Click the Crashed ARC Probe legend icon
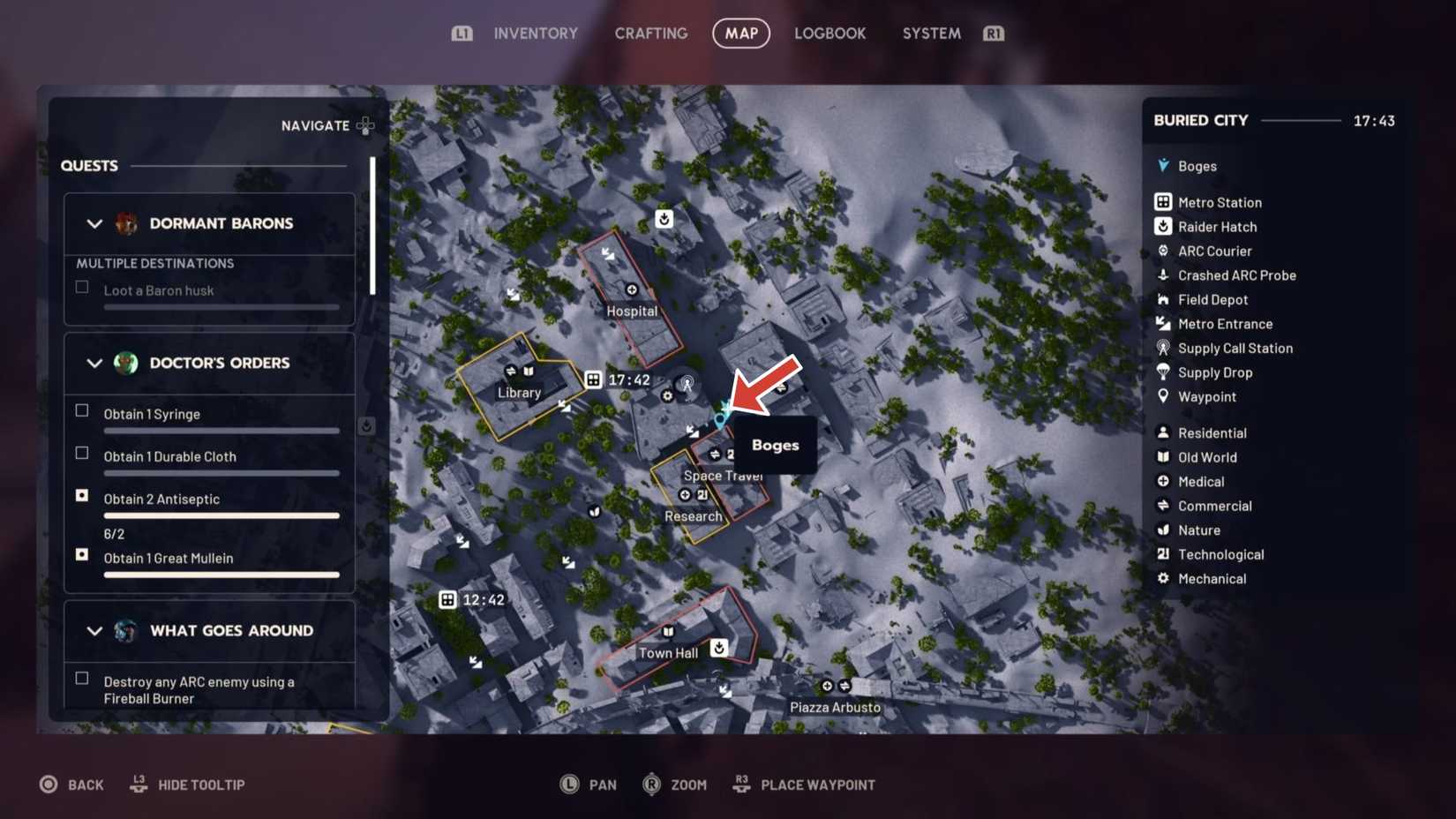Viewport: 1456px width, 819px height. click(x=1163, y=274)
